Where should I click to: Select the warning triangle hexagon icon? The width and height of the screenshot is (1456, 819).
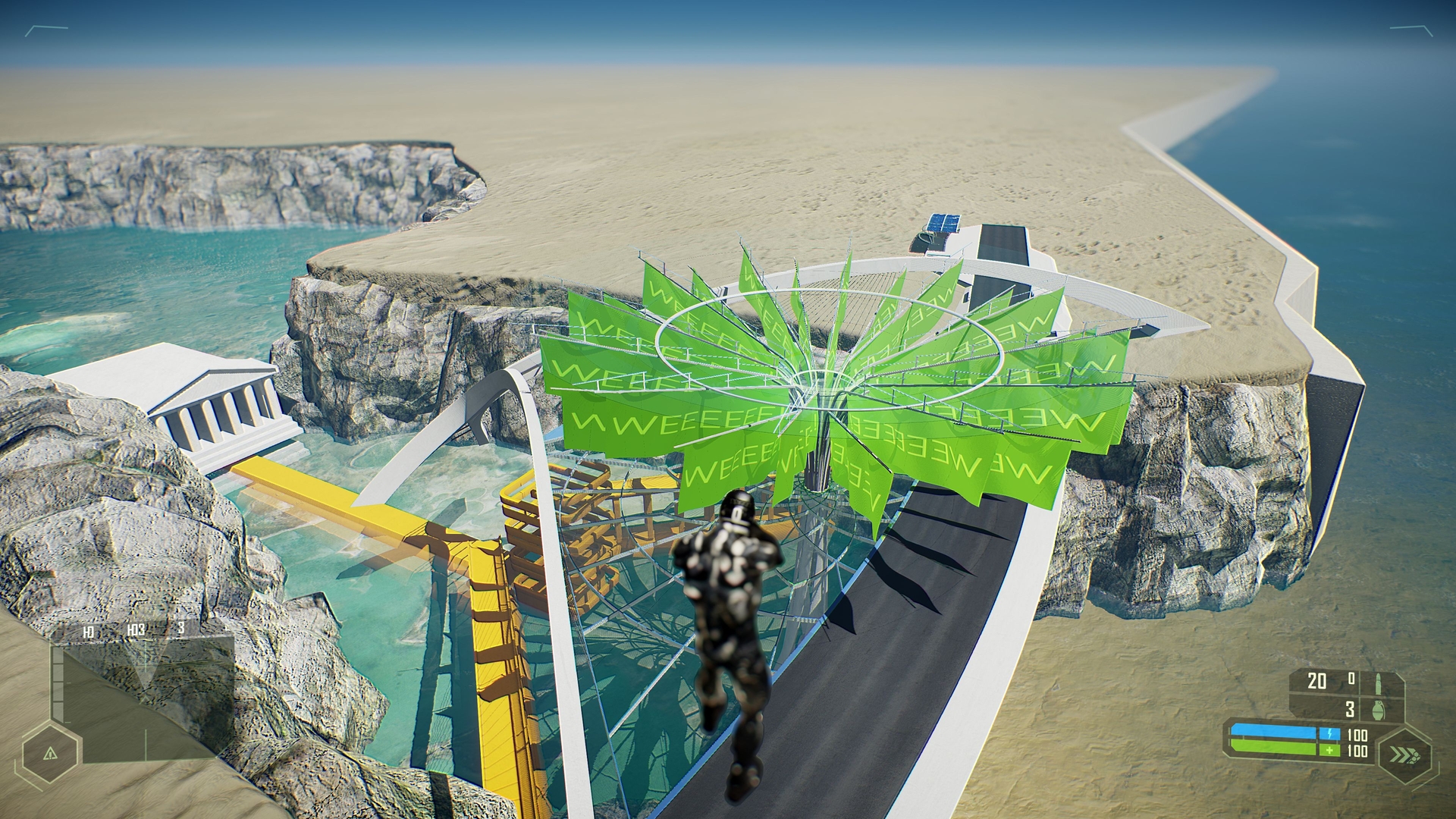pos(50,754)
